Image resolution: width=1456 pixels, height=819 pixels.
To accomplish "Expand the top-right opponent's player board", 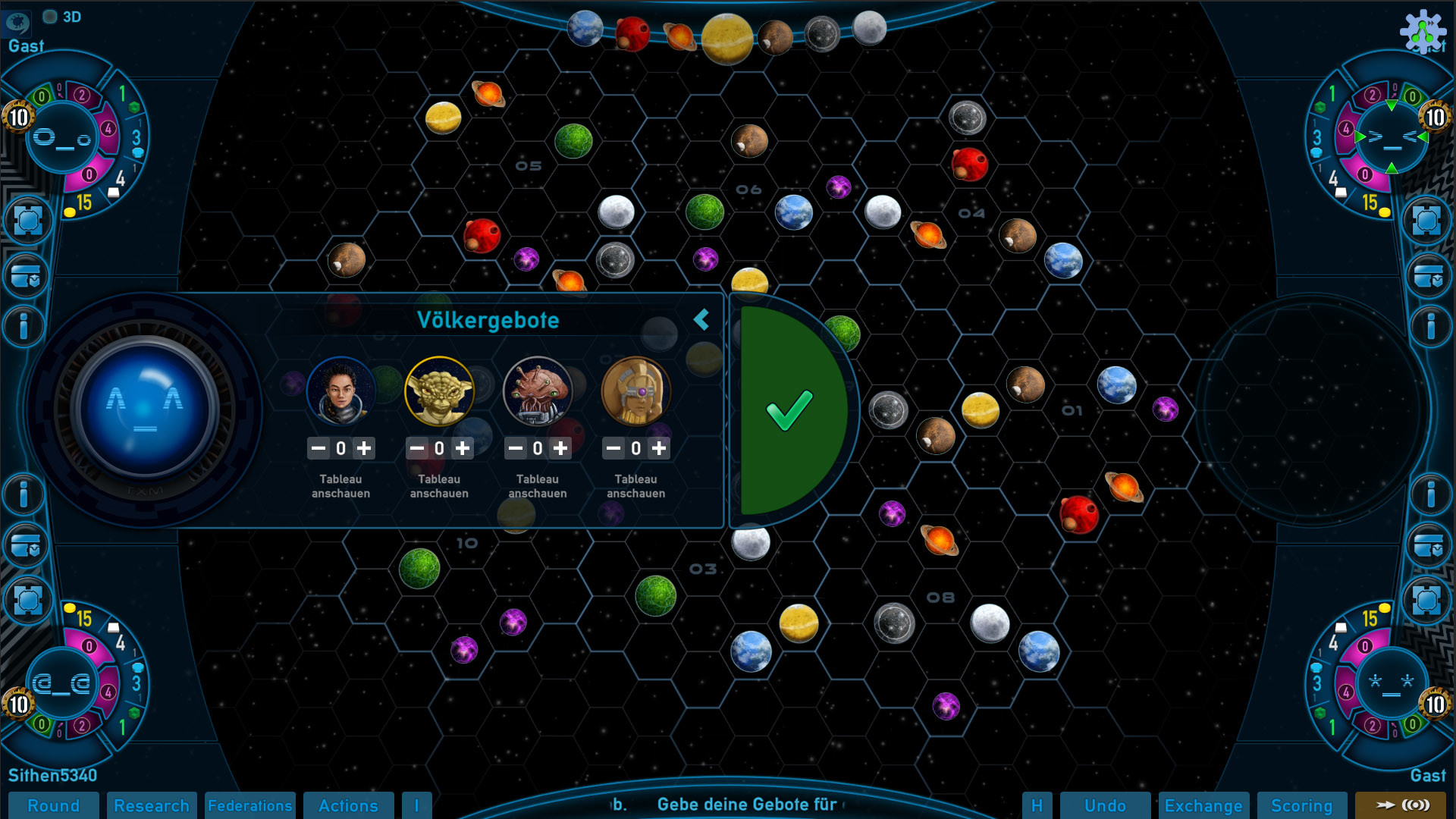I will pyautogui.click(x=1392, y=138).
